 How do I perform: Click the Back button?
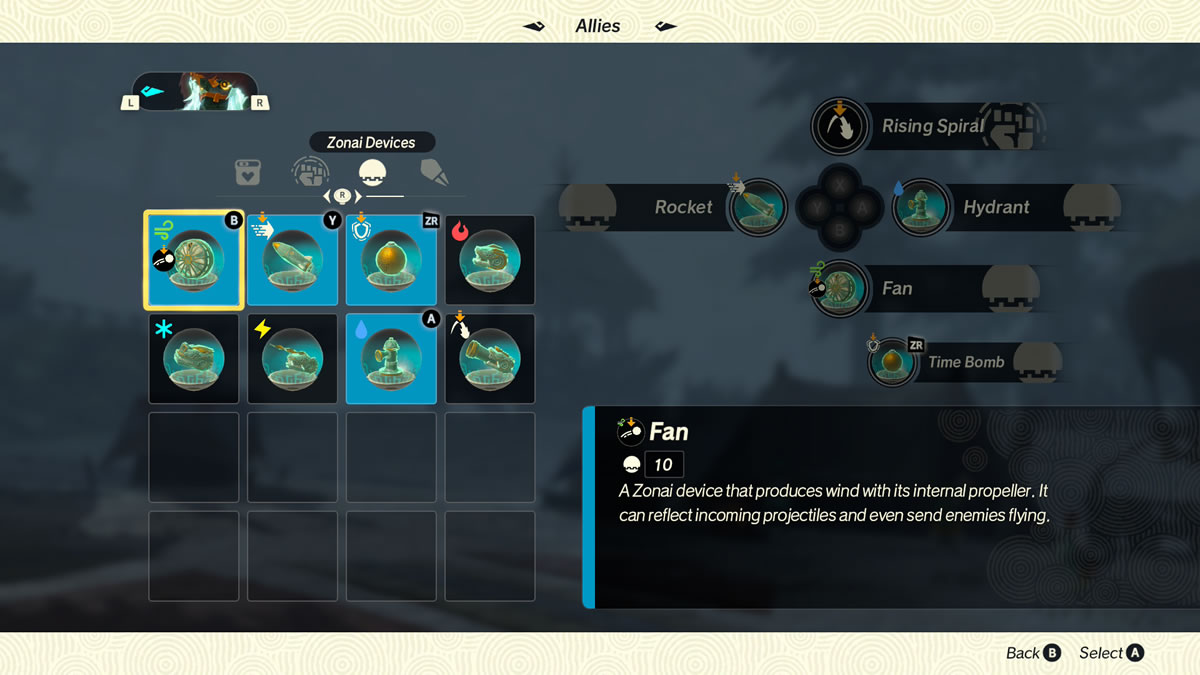pos(1033,653)
